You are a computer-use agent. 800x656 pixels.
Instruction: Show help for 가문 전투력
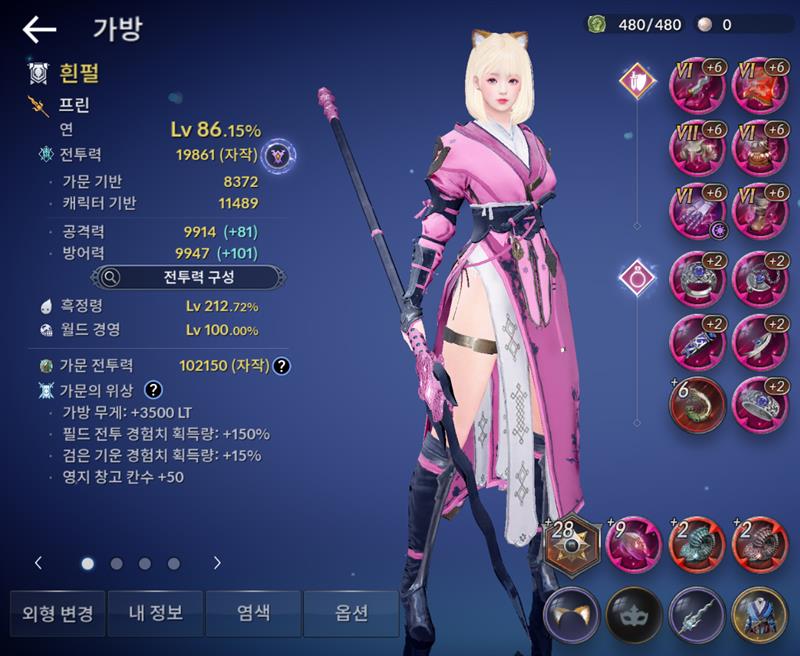tap(282, 366)
